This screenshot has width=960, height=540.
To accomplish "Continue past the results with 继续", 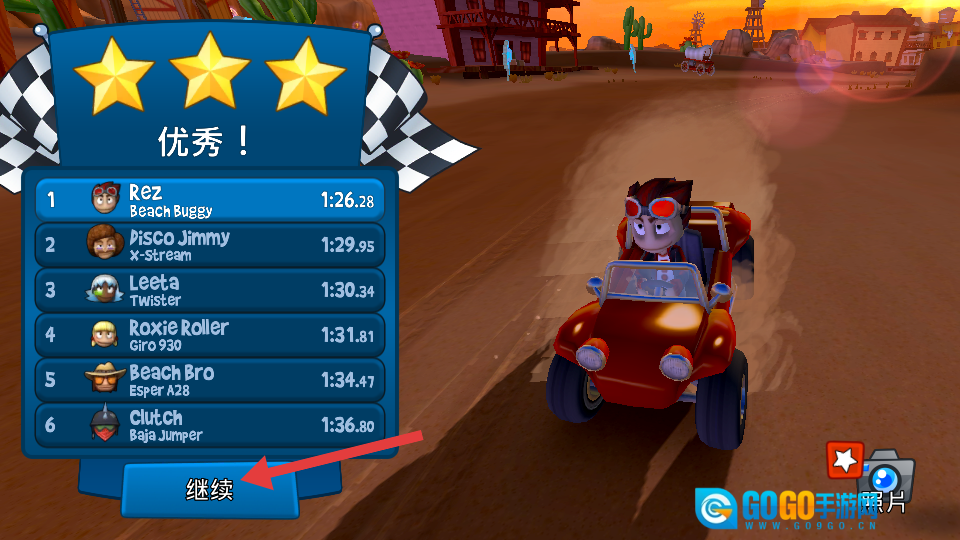I will (x=210, y=489).
